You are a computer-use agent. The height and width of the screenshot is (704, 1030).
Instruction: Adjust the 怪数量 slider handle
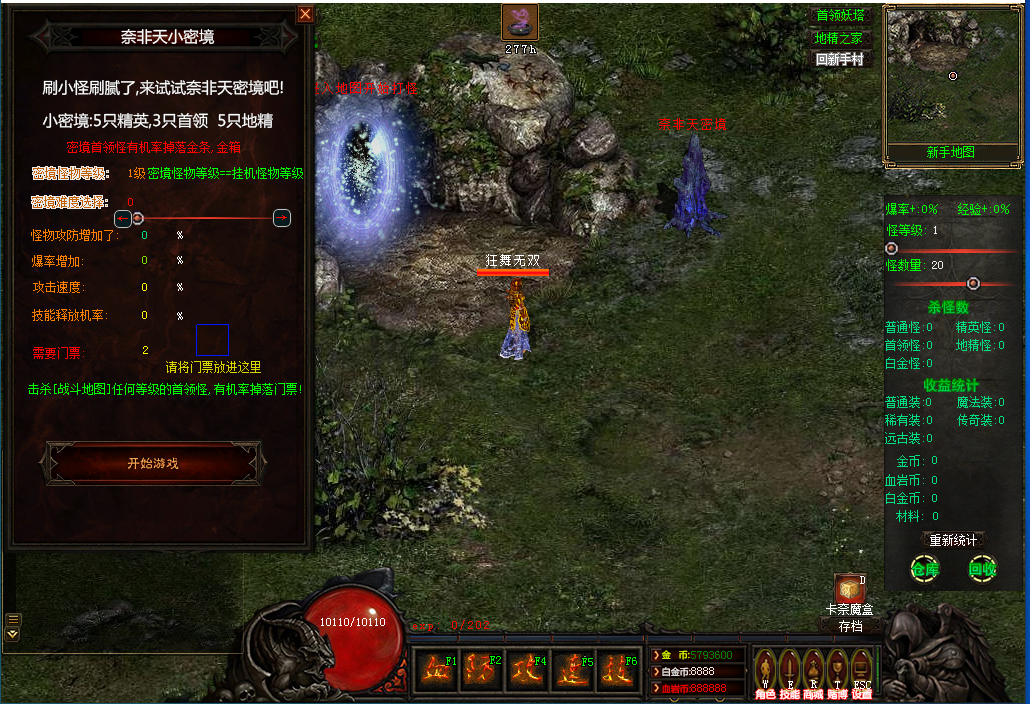pos(973,283)
